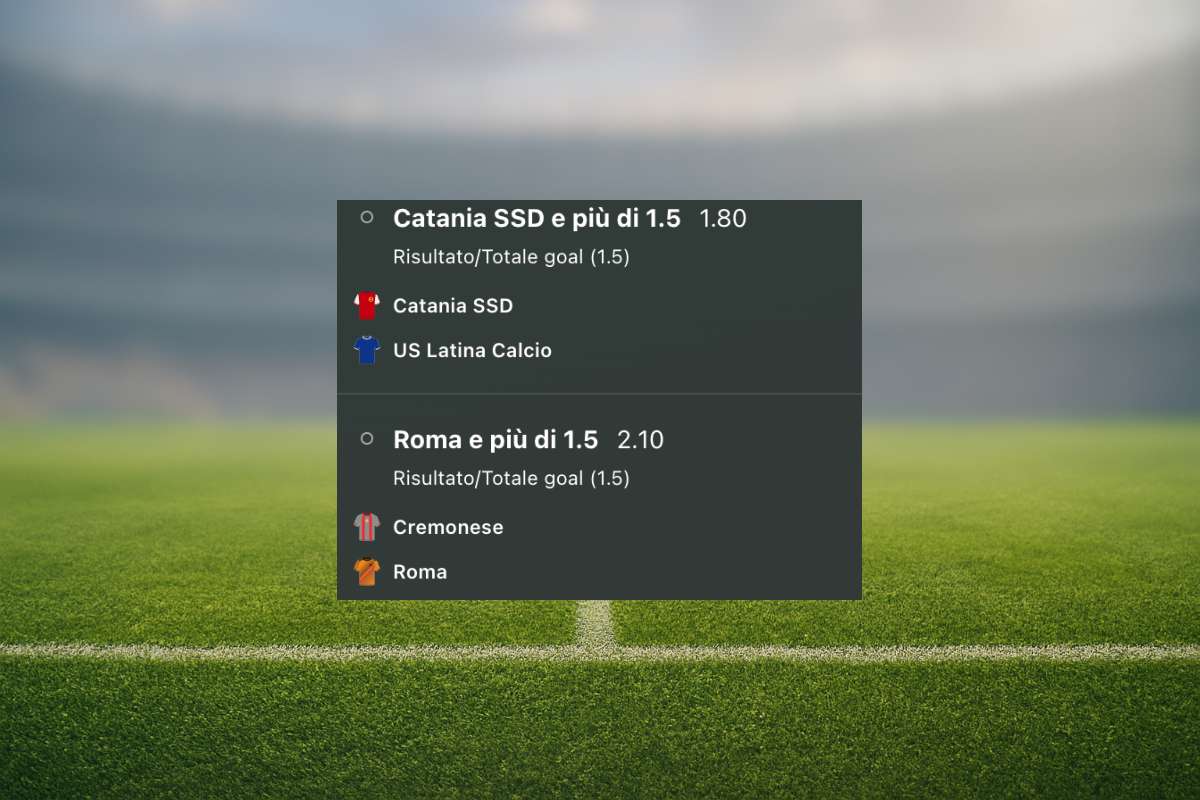Click the red Catania SSD jersey icon
The height and width of the screenshot is (800, 1200).
[x=367, y=306]
